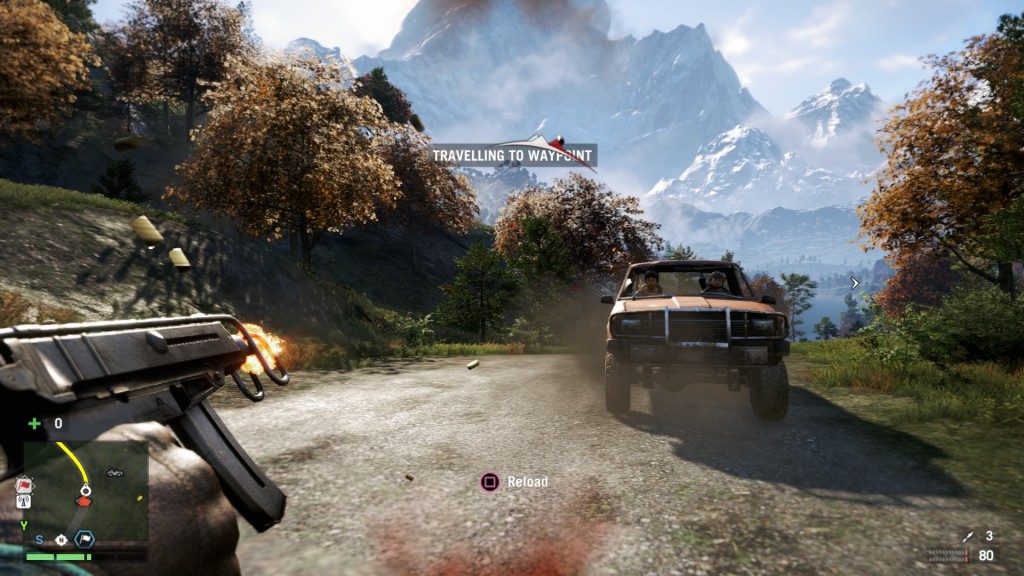The image size is (1024, 576).
Task: Click the Travelling to Waypoint banner
Action: tap(514, 155)
